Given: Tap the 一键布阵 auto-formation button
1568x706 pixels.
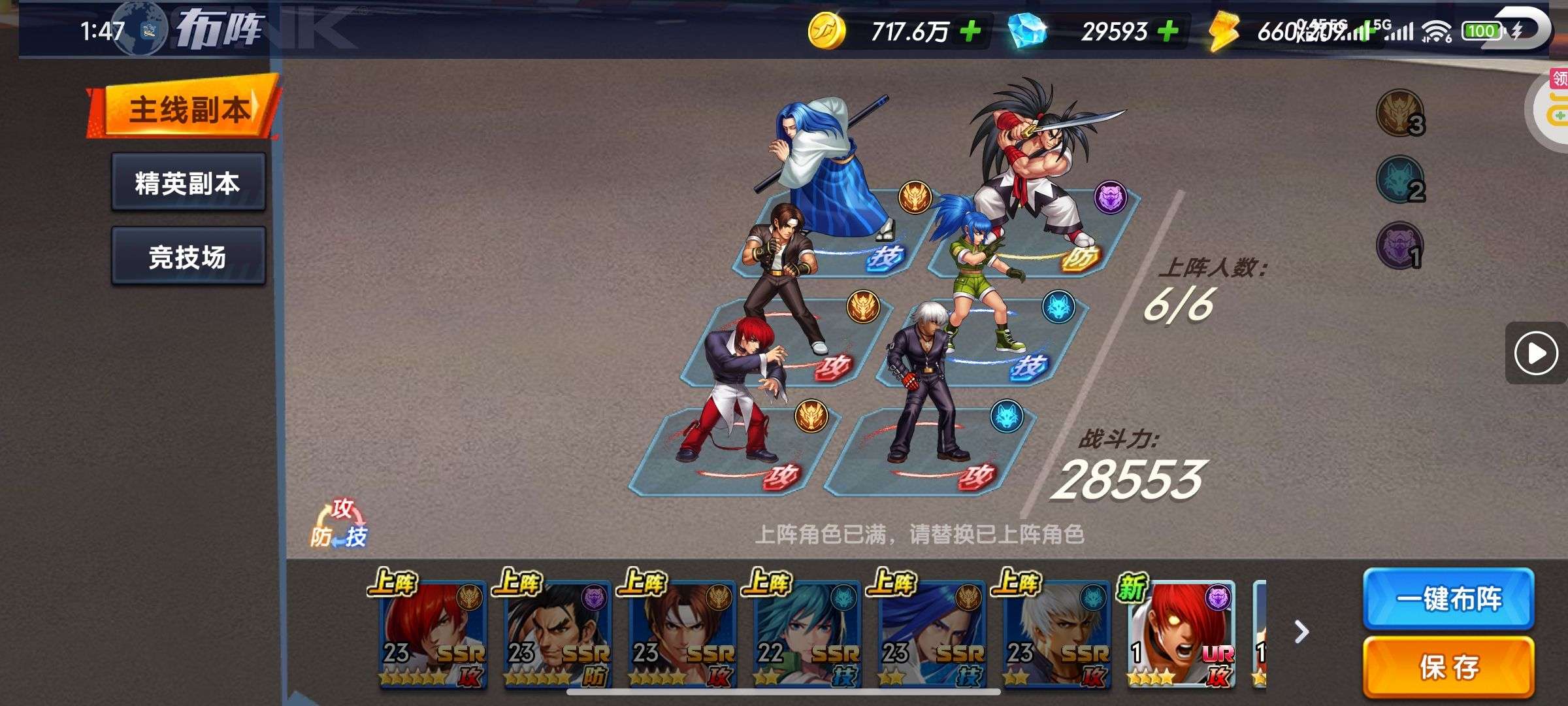Looking at the screenshot, I should click(1448, 599).
